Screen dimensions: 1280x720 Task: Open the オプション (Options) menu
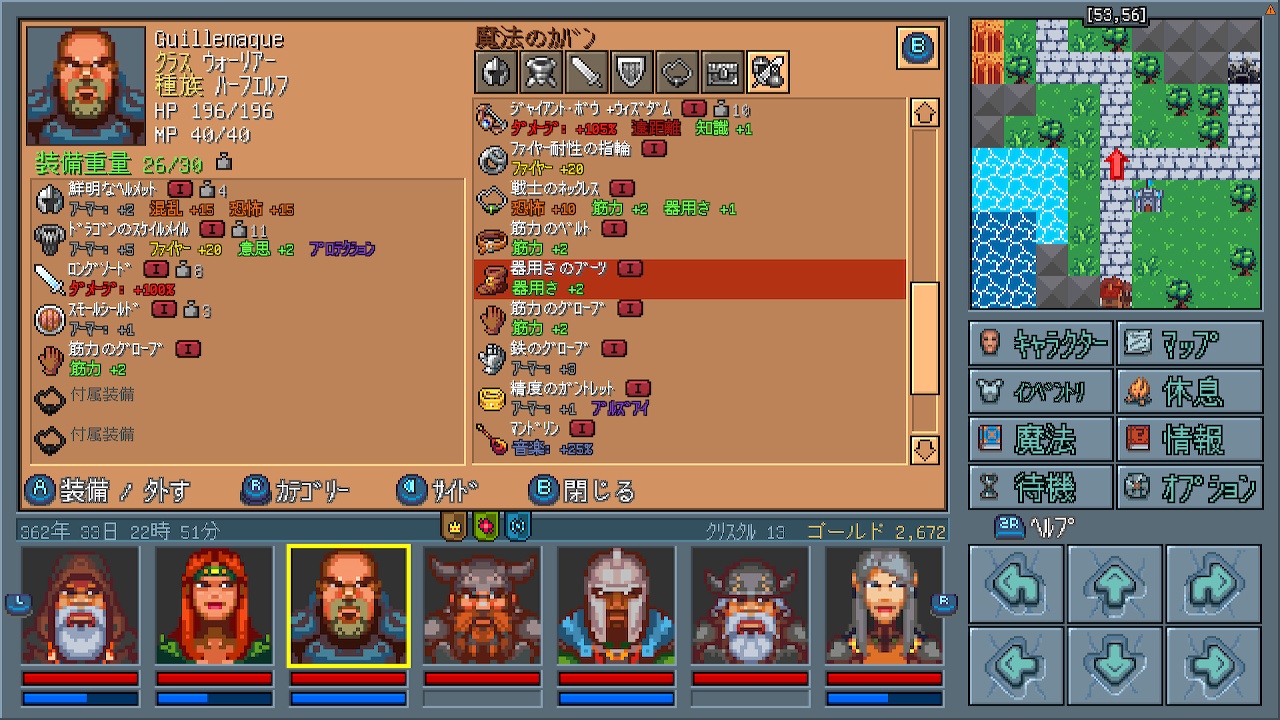pos(1189,487)
